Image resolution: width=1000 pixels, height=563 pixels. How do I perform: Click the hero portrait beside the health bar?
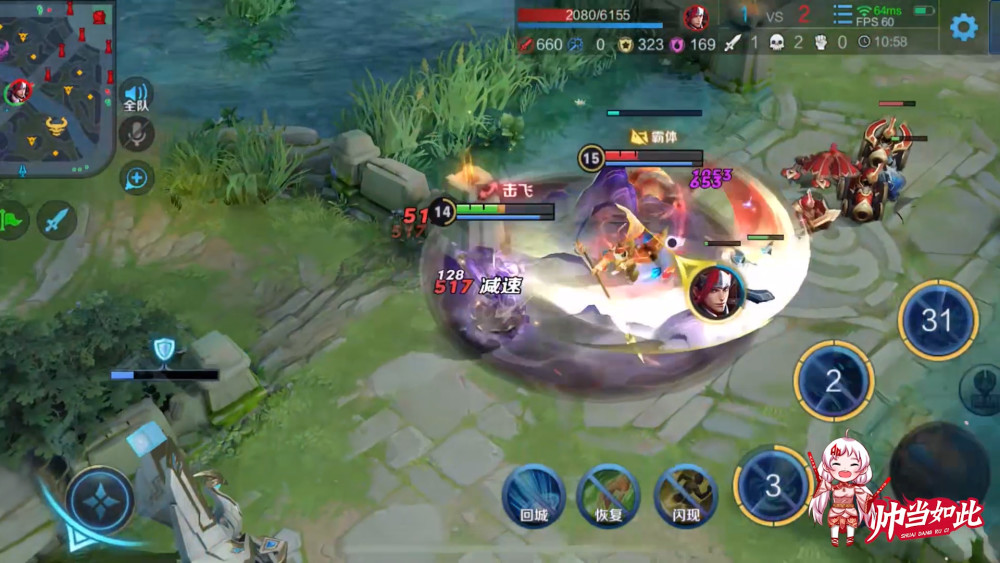[696, 18]
